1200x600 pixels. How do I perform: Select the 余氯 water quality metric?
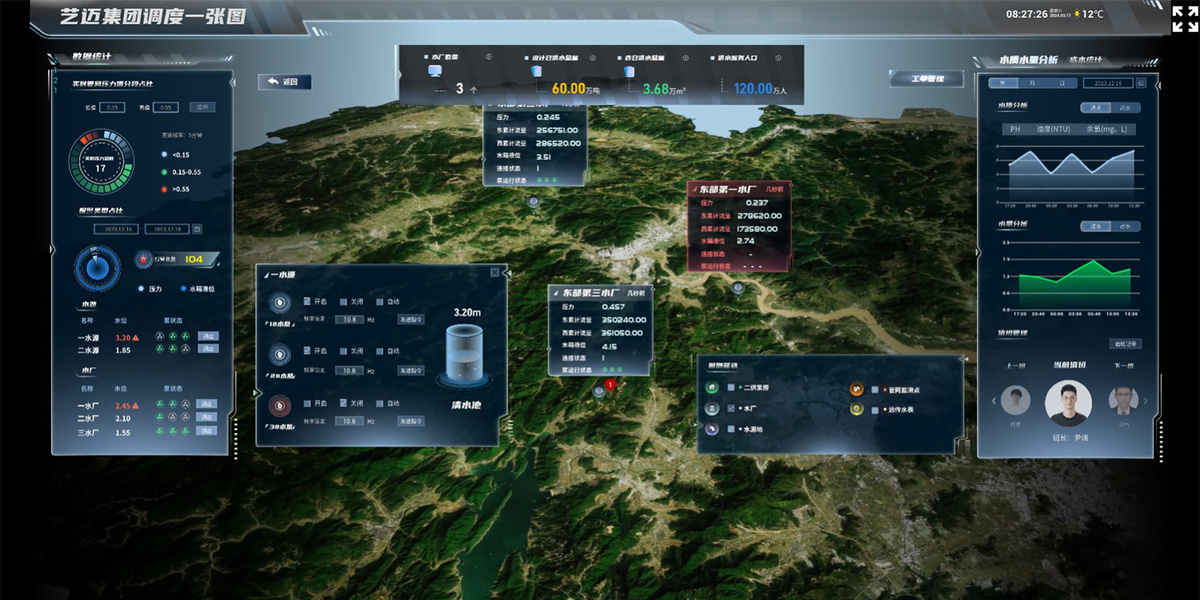click(x=1108, y=129)
